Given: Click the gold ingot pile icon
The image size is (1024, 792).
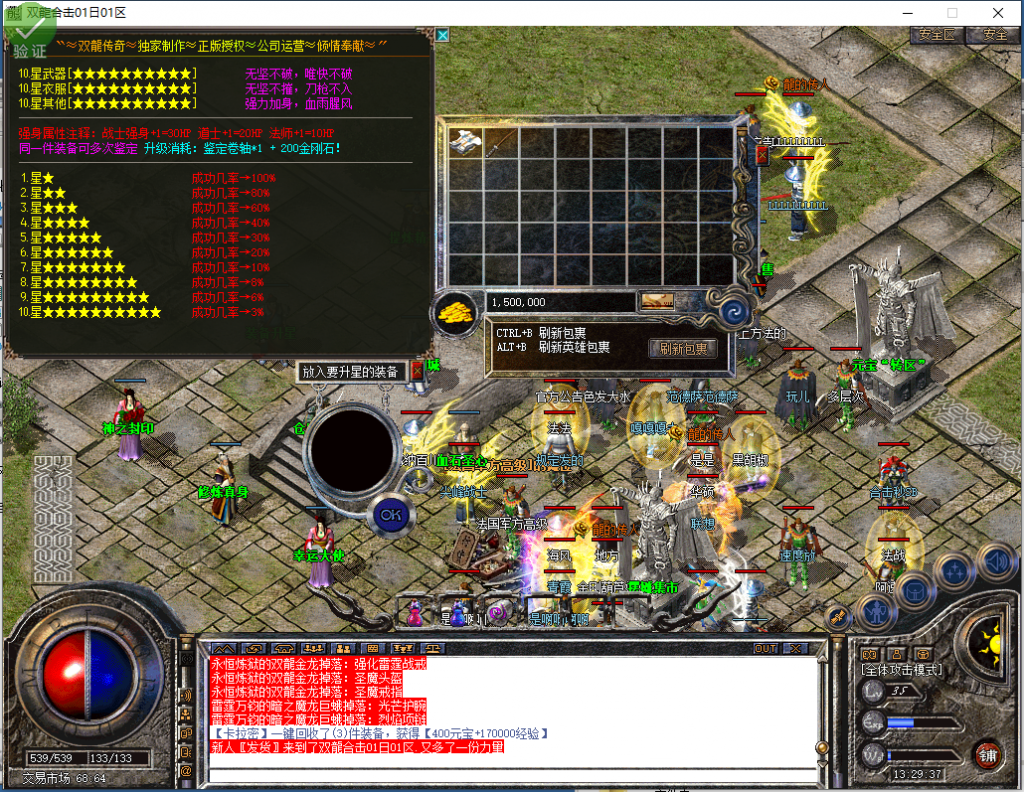Looking at the screenshot, I should tap(456, 310).
